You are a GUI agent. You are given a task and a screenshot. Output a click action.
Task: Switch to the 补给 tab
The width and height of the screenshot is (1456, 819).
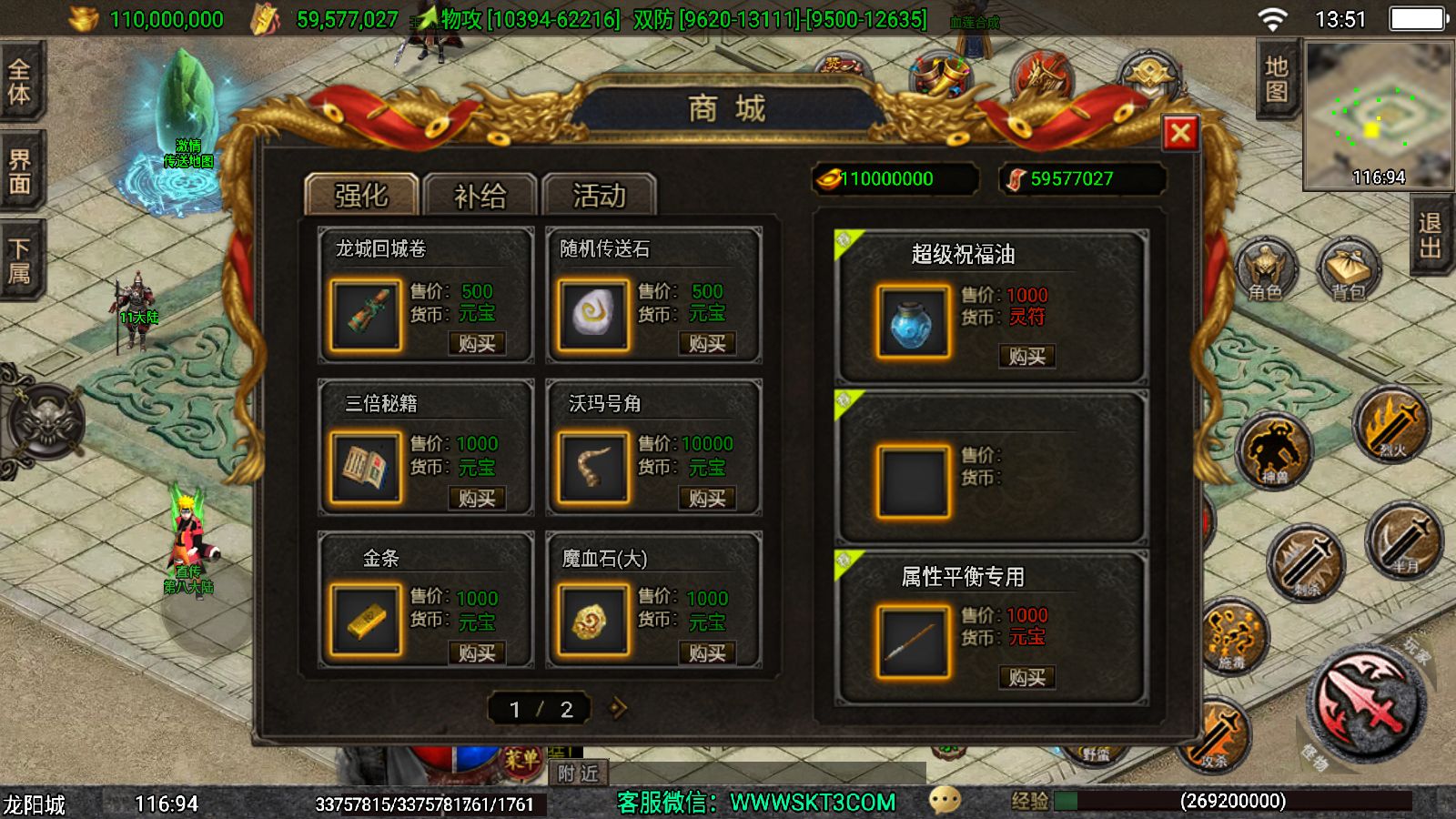pyautogui.click(x=480, y=196)
